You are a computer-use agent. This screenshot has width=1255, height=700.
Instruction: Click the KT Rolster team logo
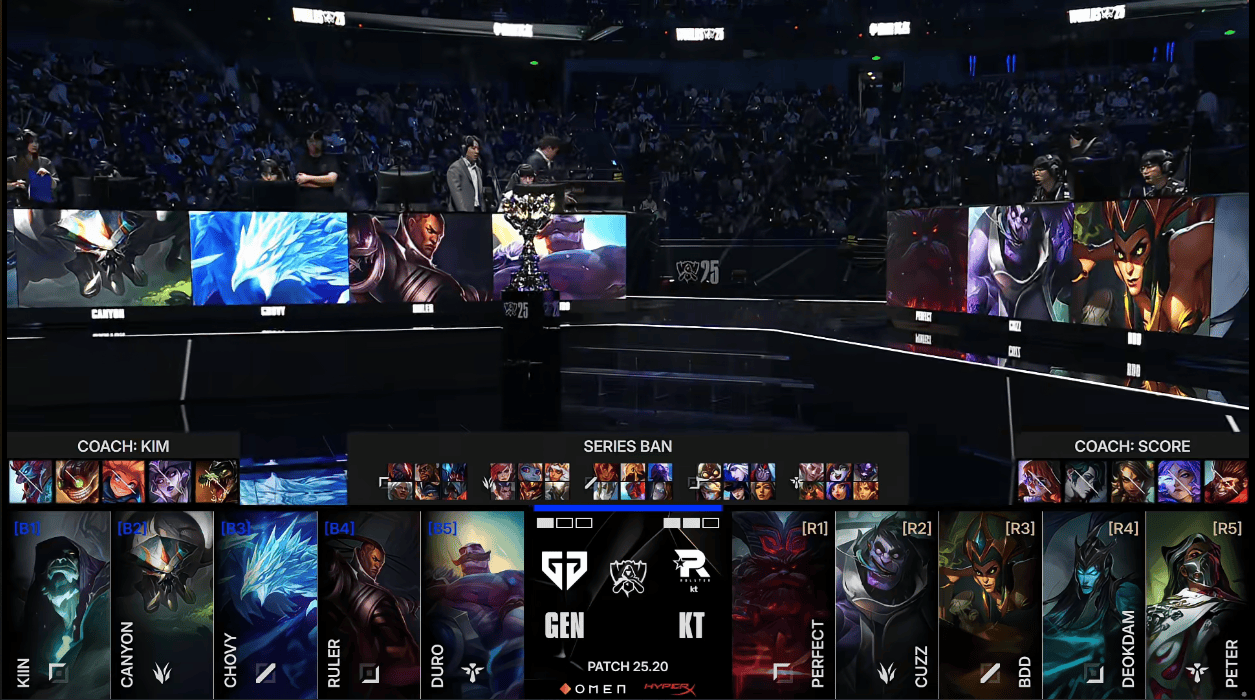(x=691, y=570)
